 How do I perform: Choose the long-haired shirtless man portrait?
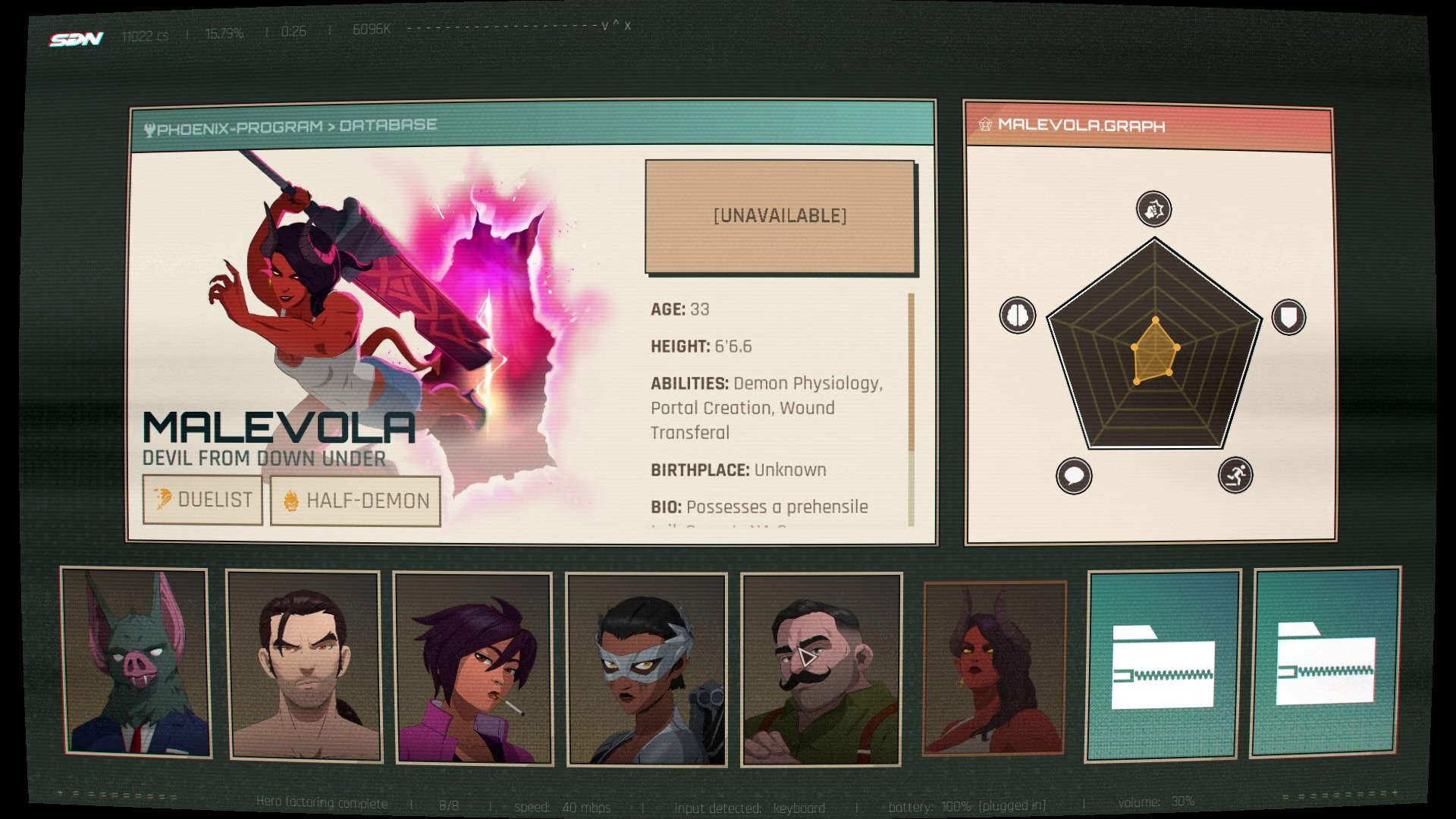click(304, 667)
